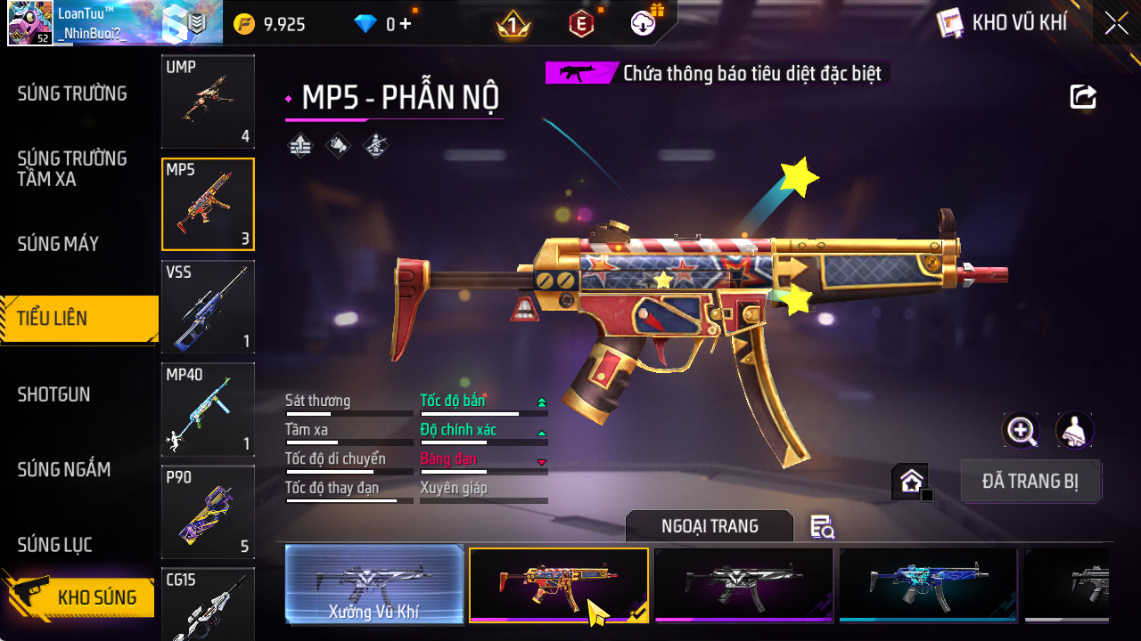Open the Súng Lục category
Image resolution: width=1141 pixels, height=641 pixels.
[55, 545]
